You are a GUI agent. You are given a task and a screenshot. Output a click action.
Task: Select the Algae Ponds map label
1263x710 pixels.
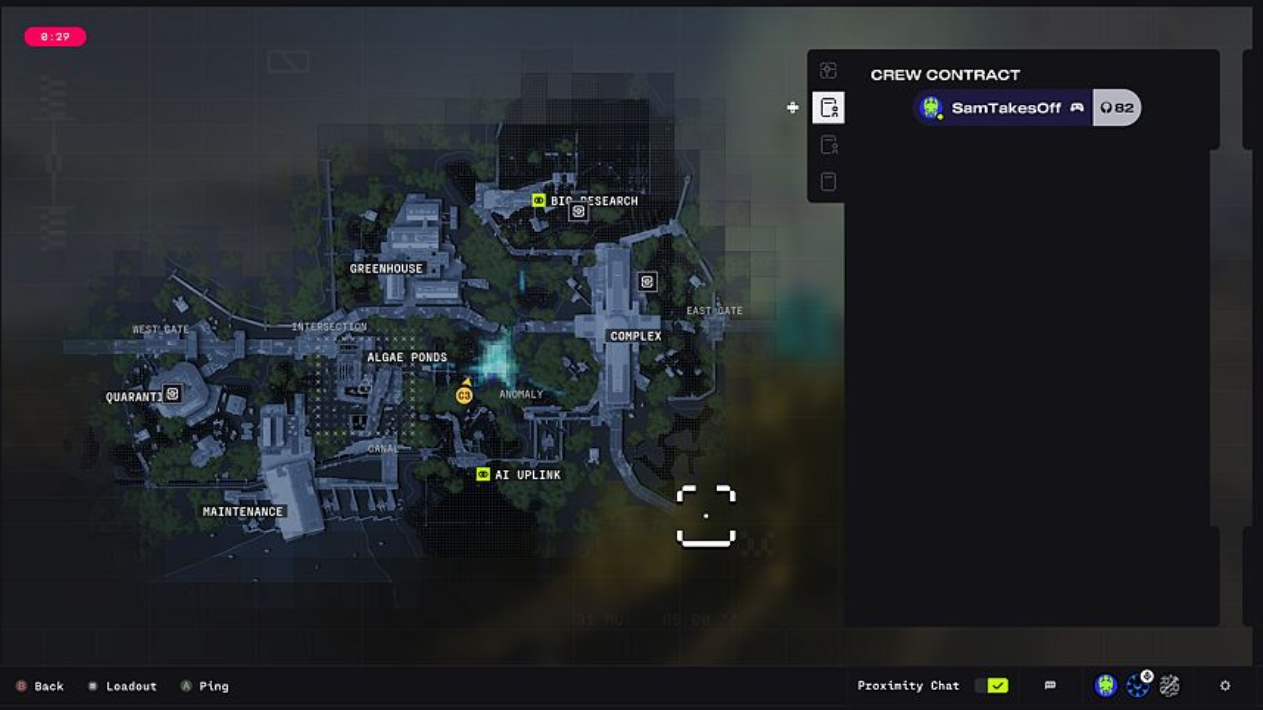click(406, 357)
